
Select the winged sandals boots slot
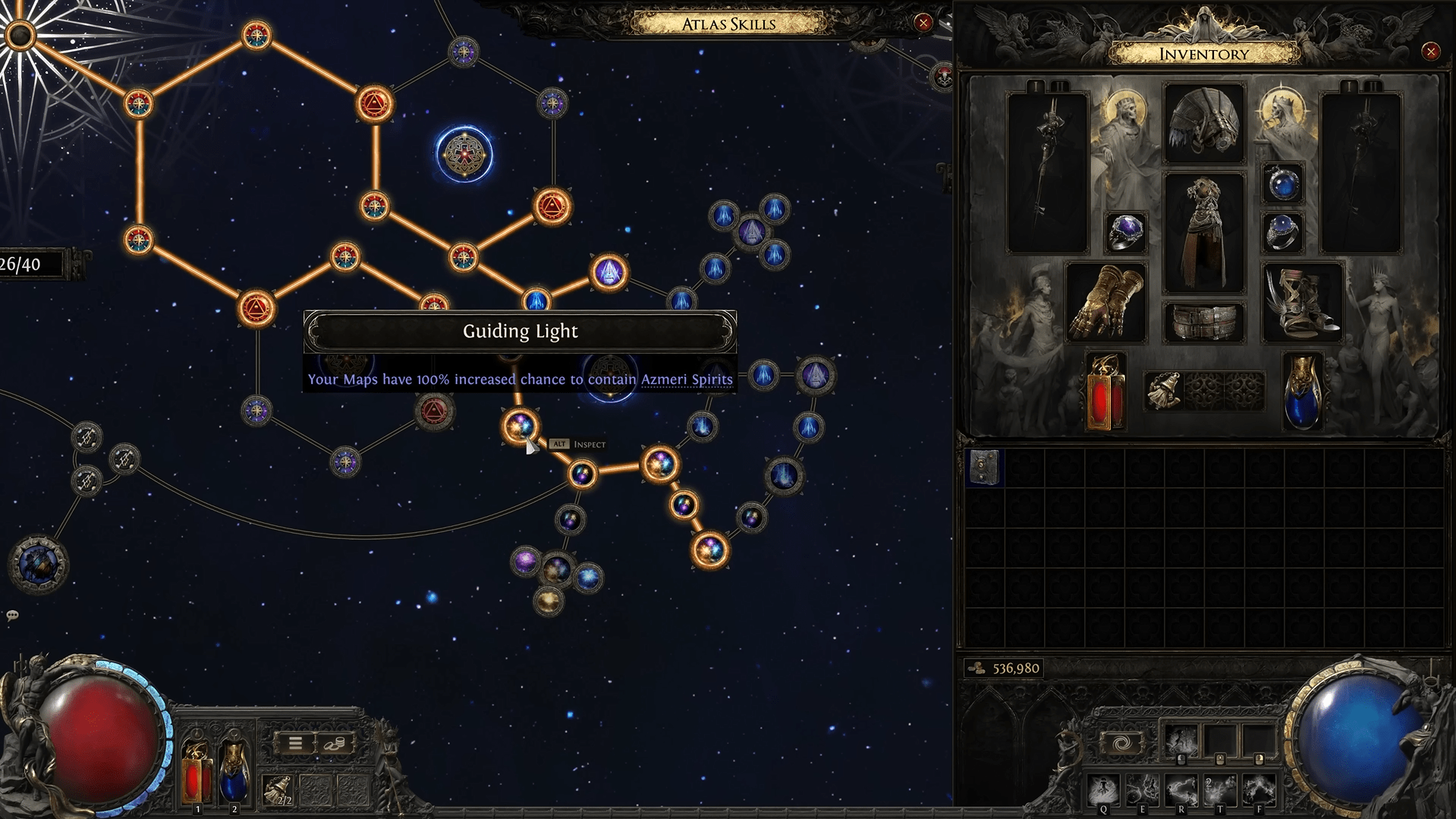pos(1302,302)
